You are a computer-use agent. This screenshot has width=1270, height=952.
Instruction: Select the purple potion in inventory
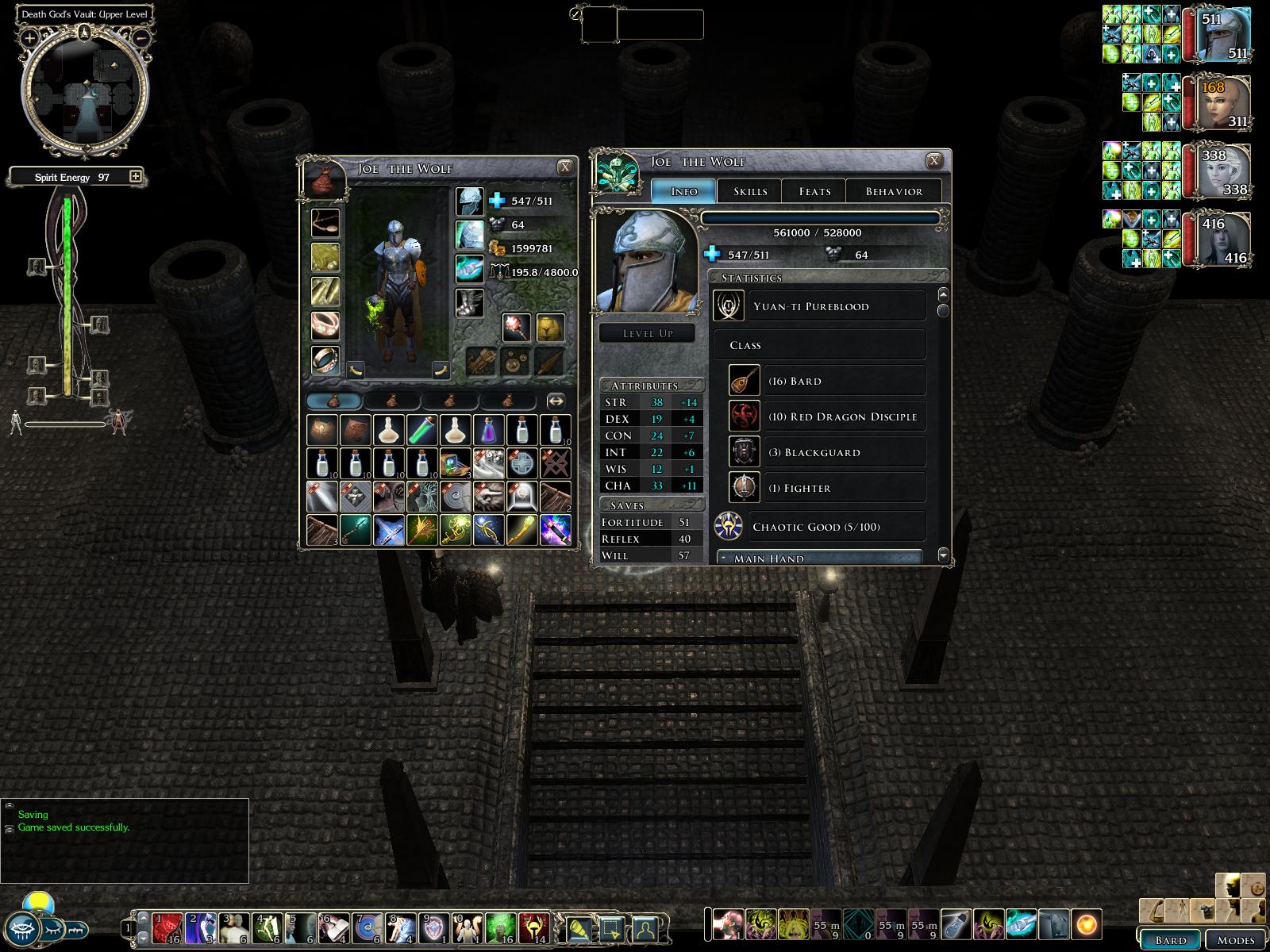click(x=488, y=430)
